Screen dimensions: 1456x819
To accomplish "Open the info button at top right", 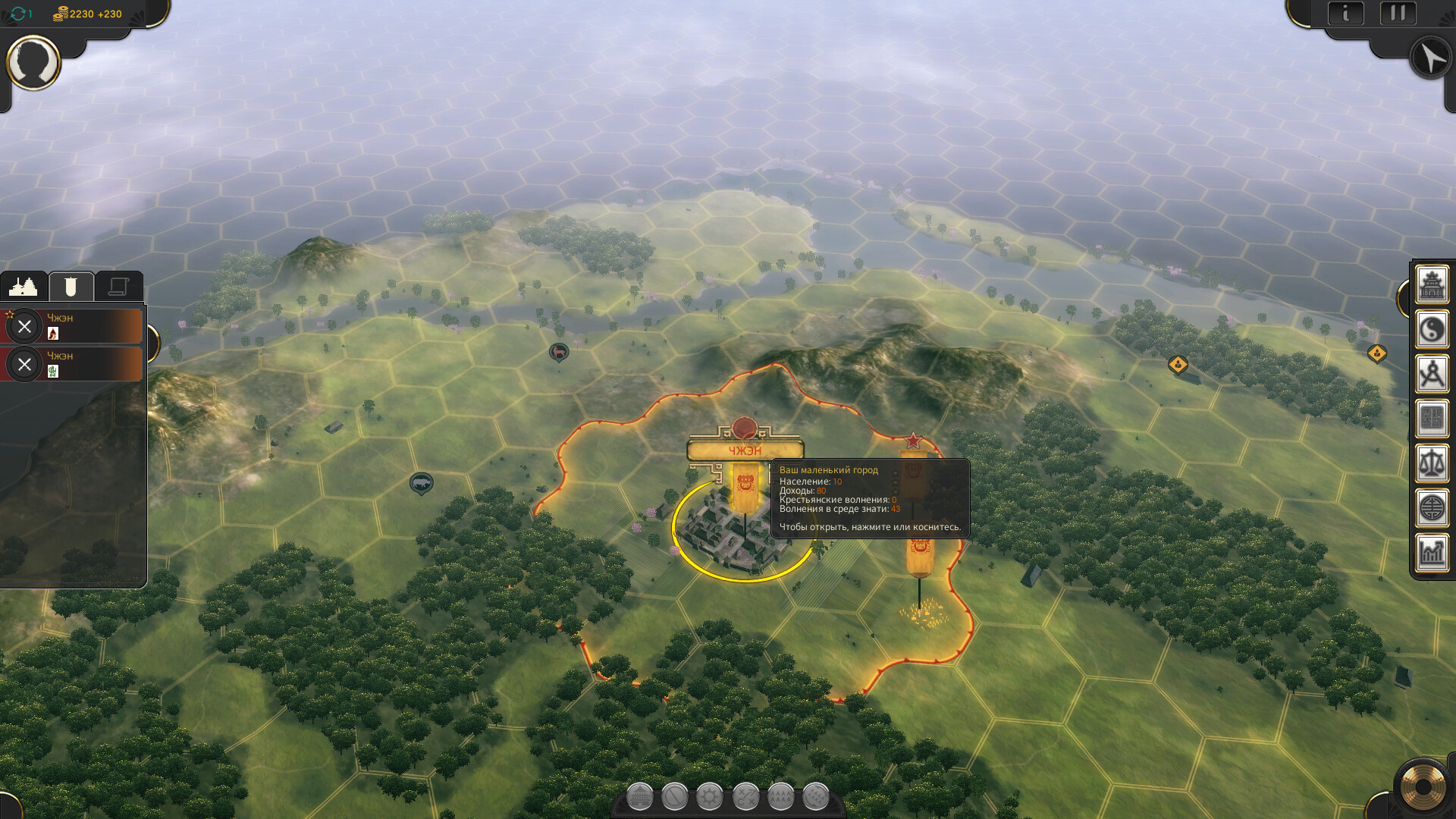I will (x=1346, y=14).
